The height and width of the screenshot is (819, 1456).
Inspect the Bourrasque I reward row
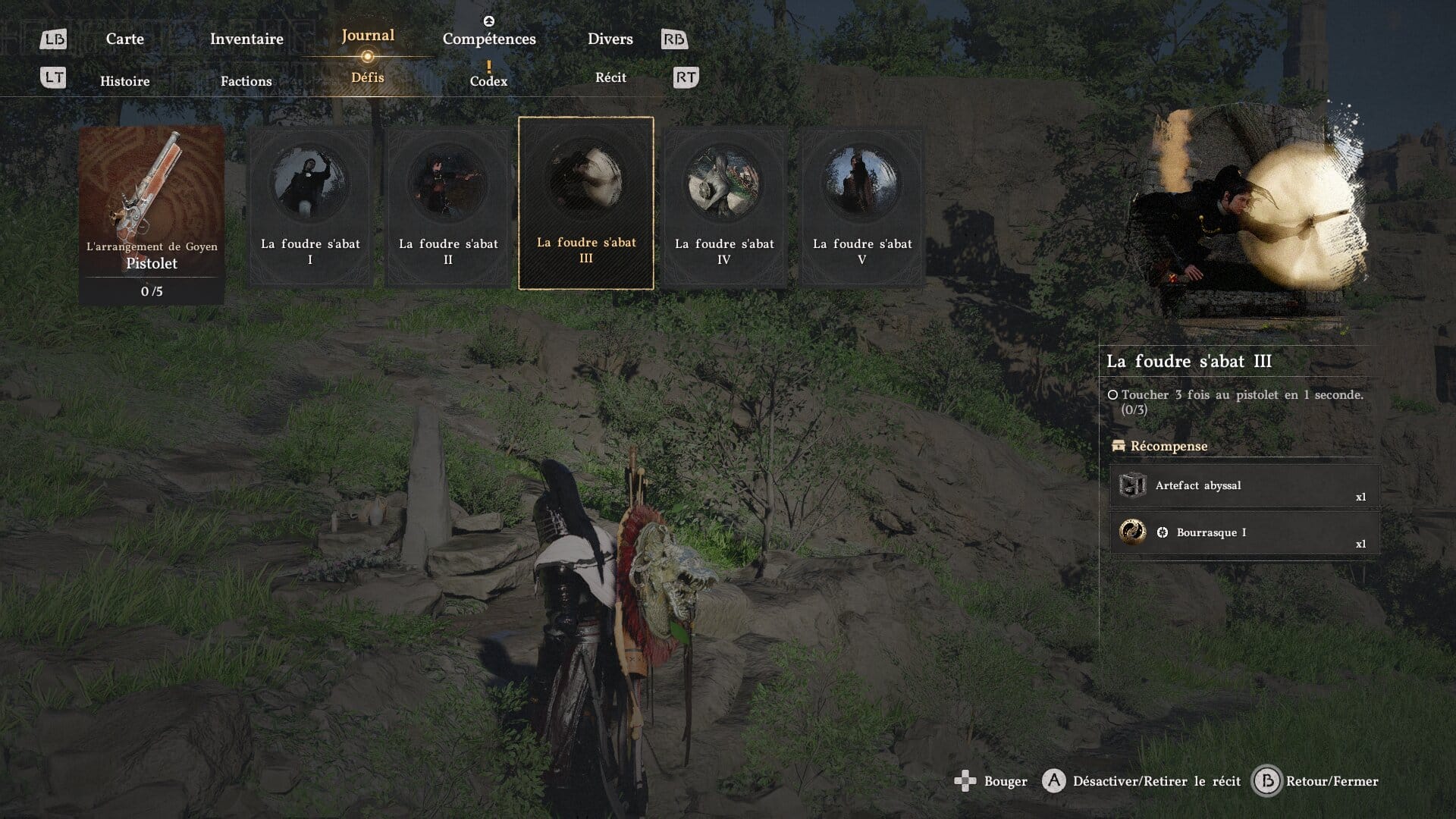click(x=1244, y=532)
